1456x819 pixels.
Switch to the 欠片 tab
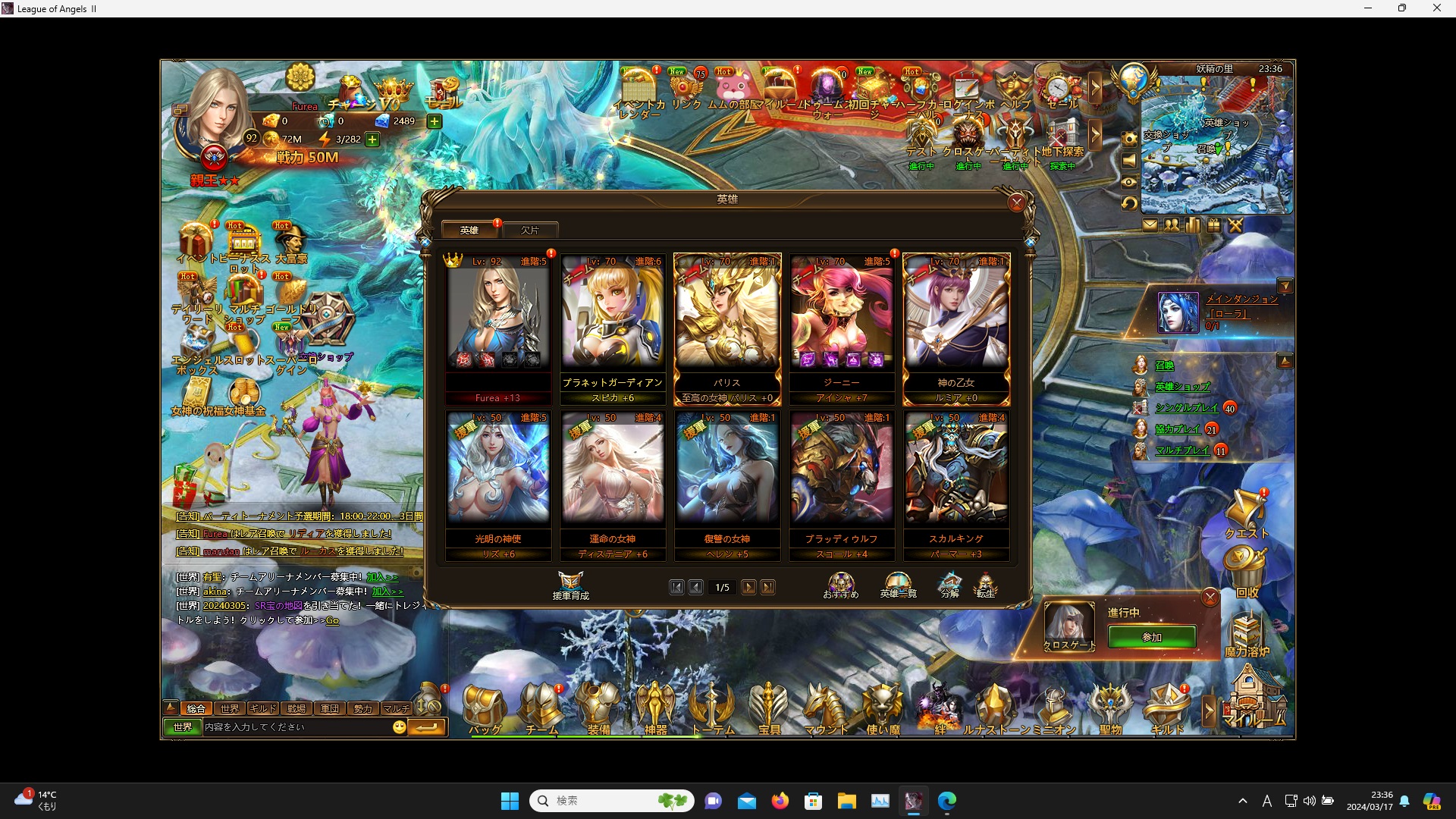(x=531, y=229)
